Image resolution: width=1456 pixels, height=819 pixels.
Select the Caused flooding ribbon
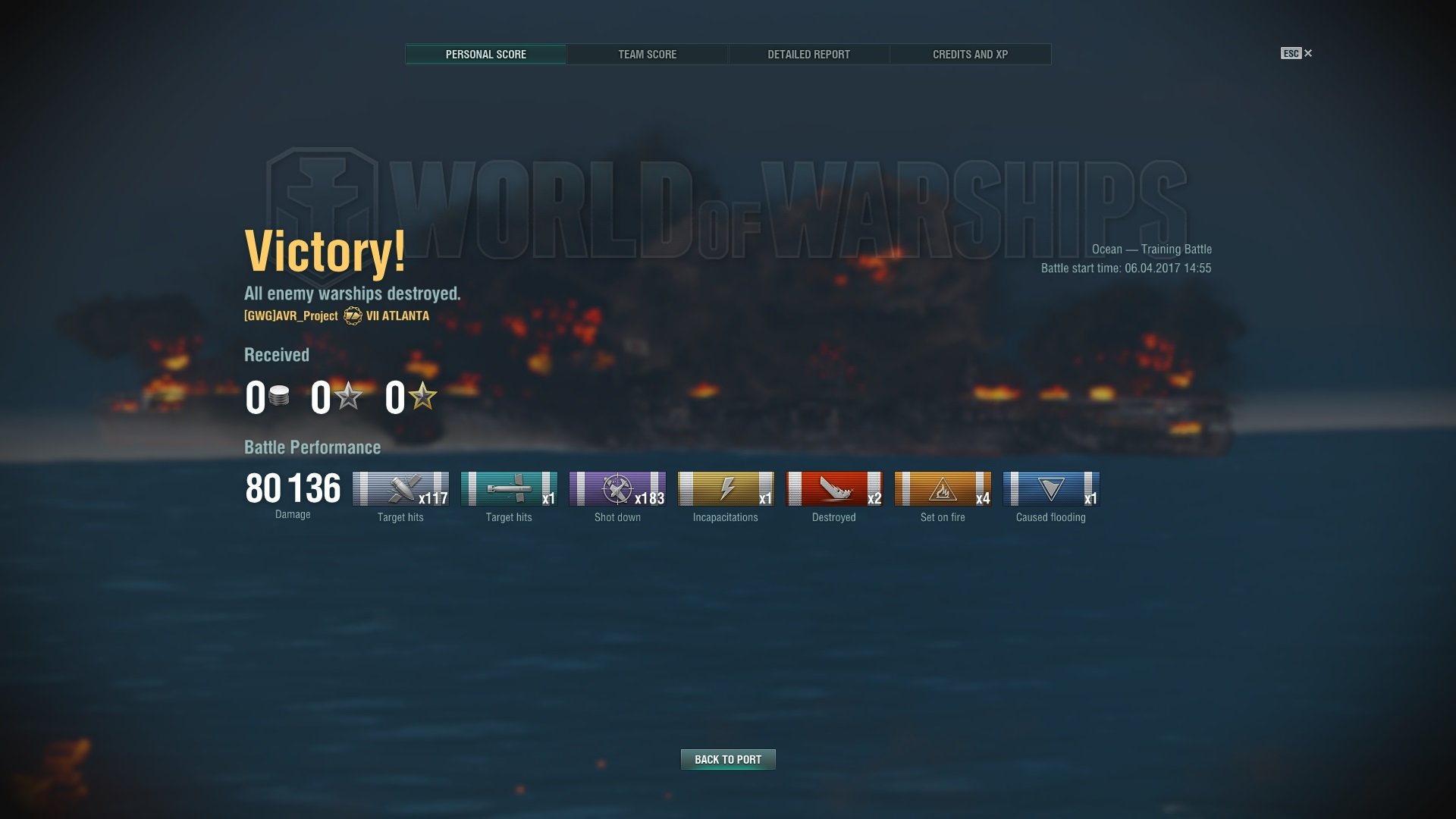[1051, 489]
